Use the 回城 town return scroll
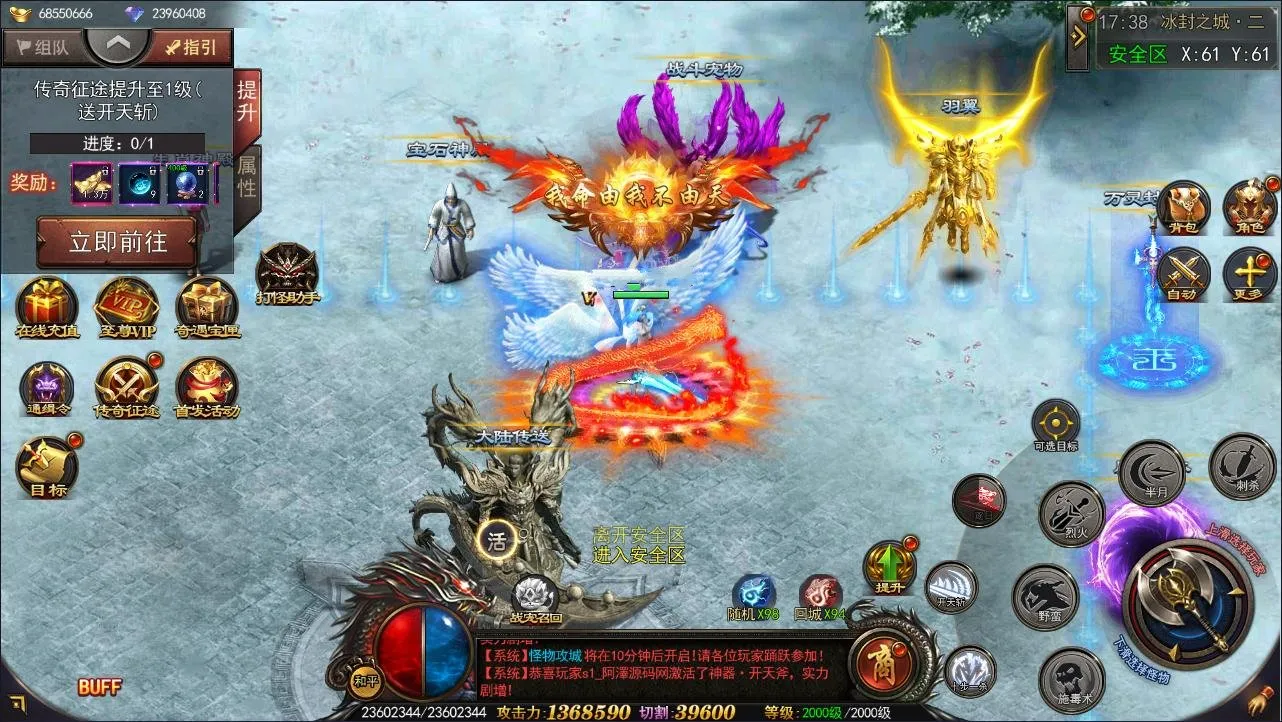Image resolution: width=1282 pixels, height=722 pixels. (x=820, y=593)
